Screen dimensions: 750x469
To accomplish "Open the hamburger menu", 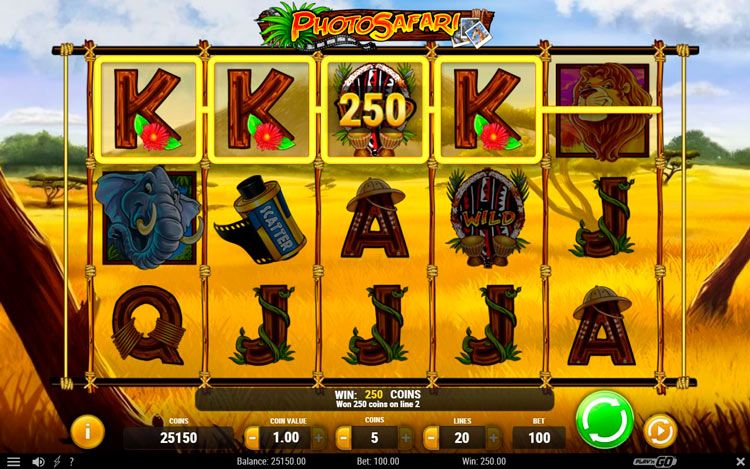I will [x=13, y=461].
